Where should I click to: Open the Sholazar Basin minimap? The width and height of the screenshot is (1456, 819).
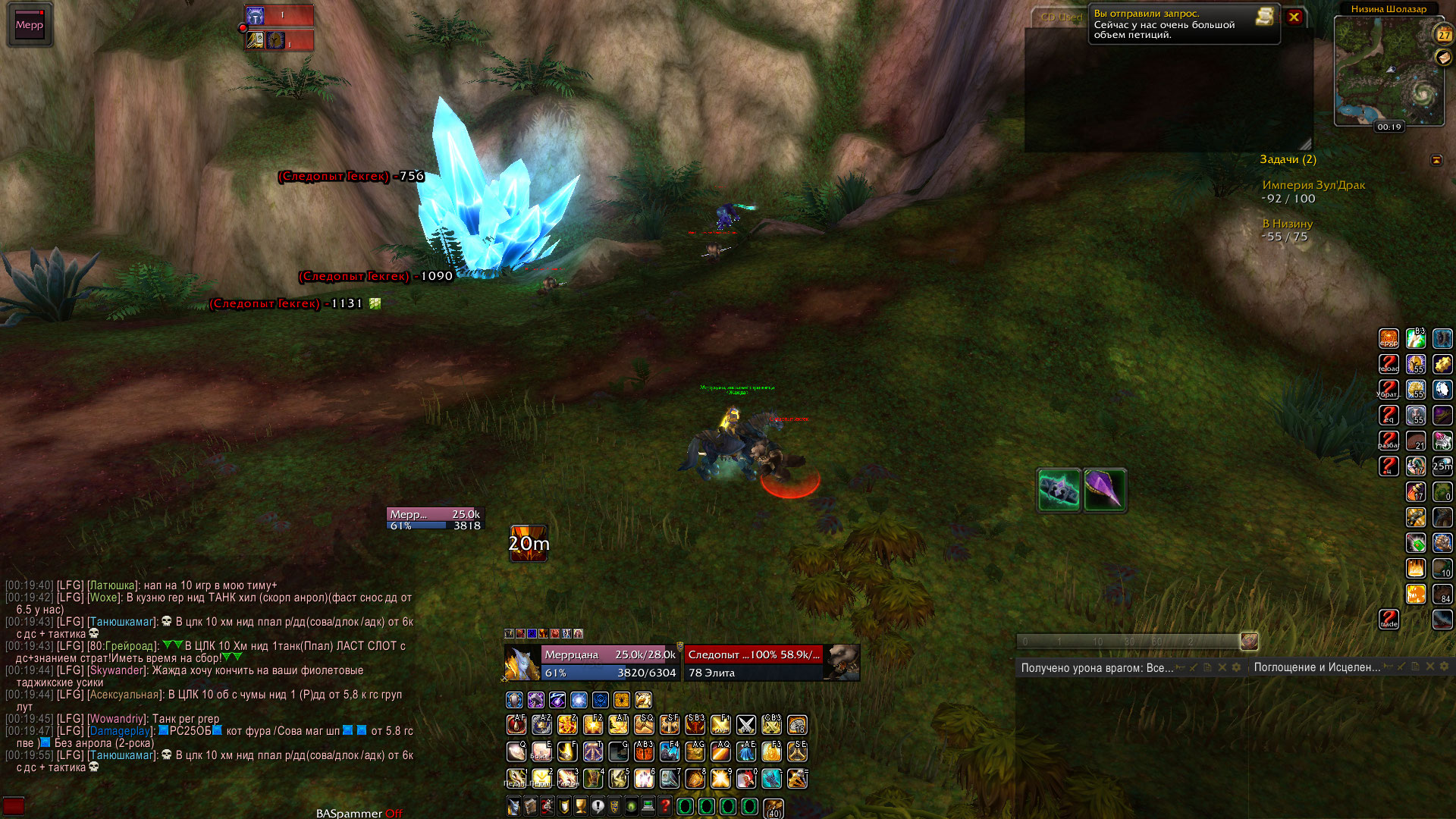click(1388, 70)
